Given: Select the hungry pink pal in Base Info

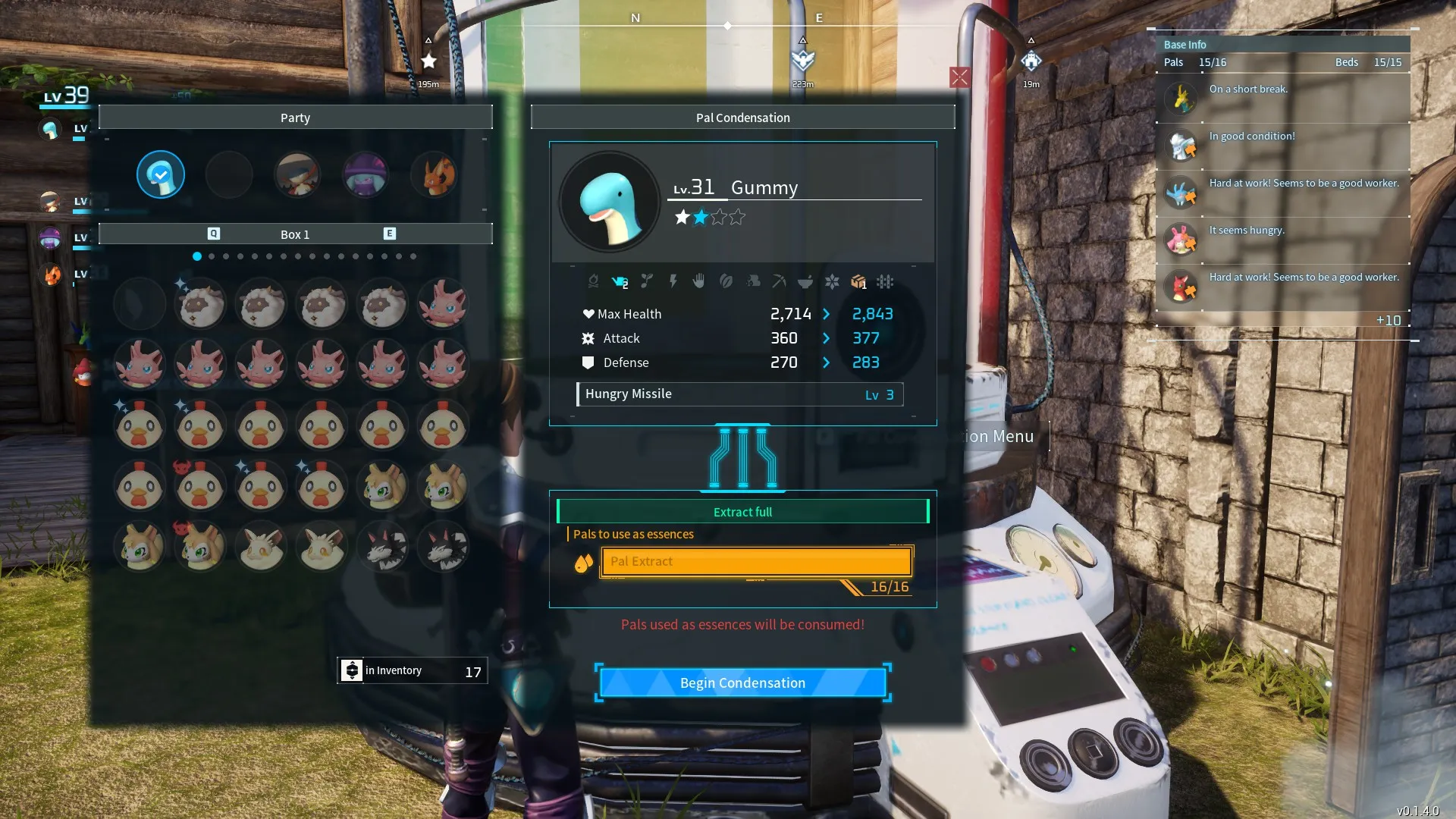Looking at the screenshot, I should (1181, 240).
